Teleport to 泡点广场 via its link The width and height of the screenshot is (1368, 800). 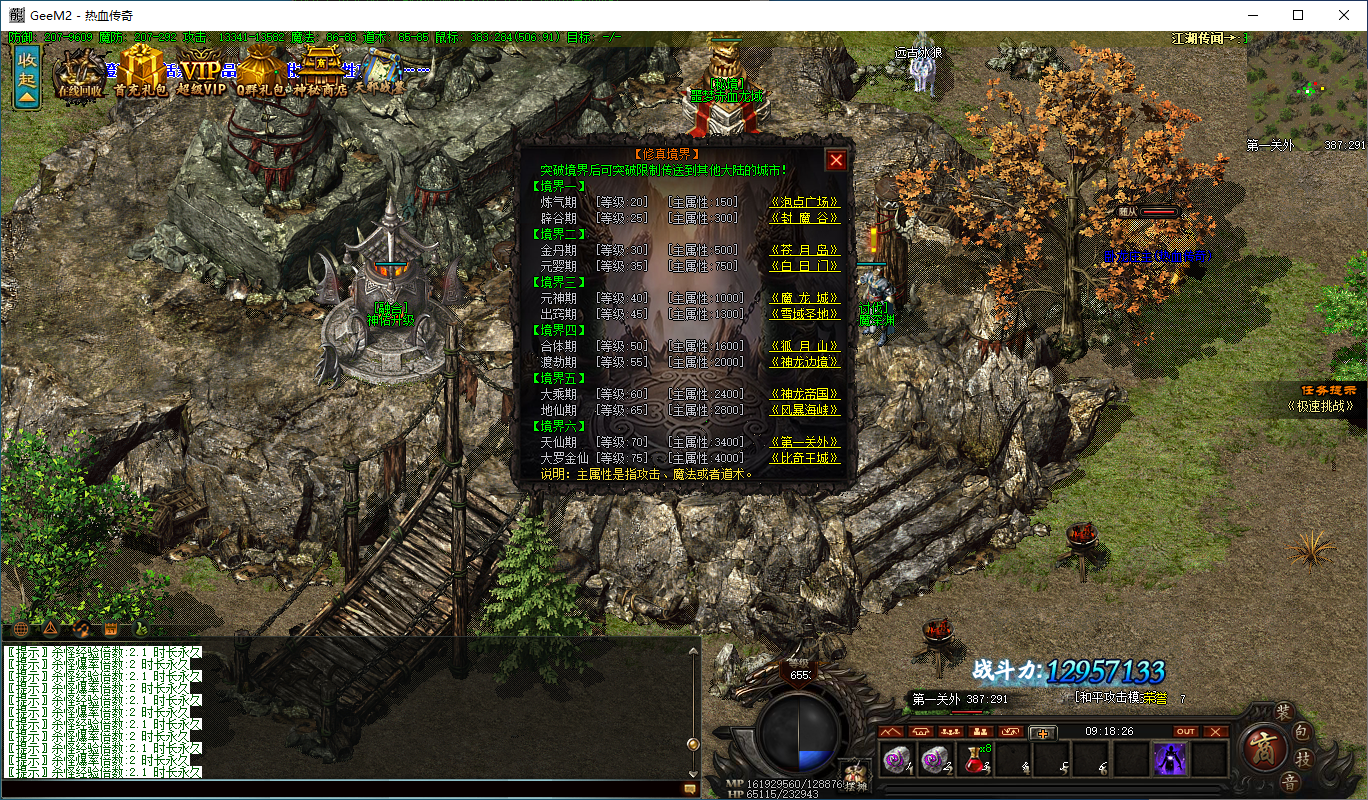[x=804, y=202]
